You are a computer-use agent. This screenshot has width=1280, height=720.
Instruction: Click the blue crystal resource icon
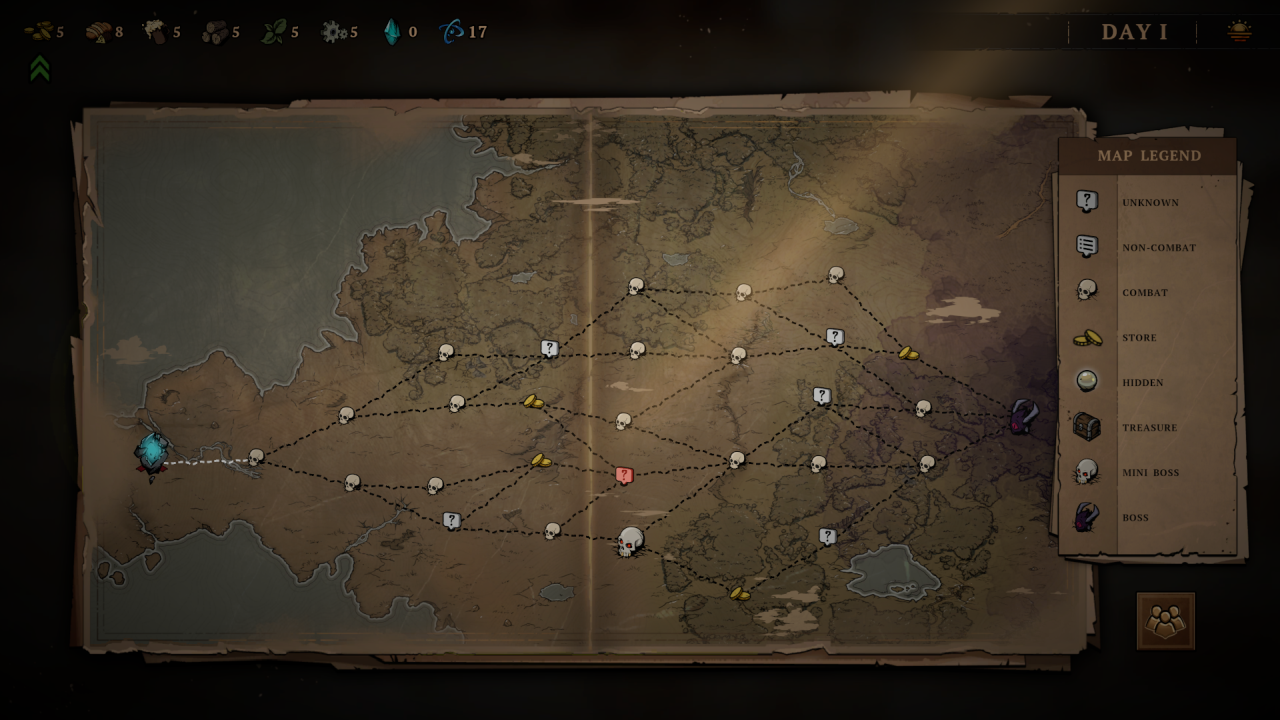point(391,32)
